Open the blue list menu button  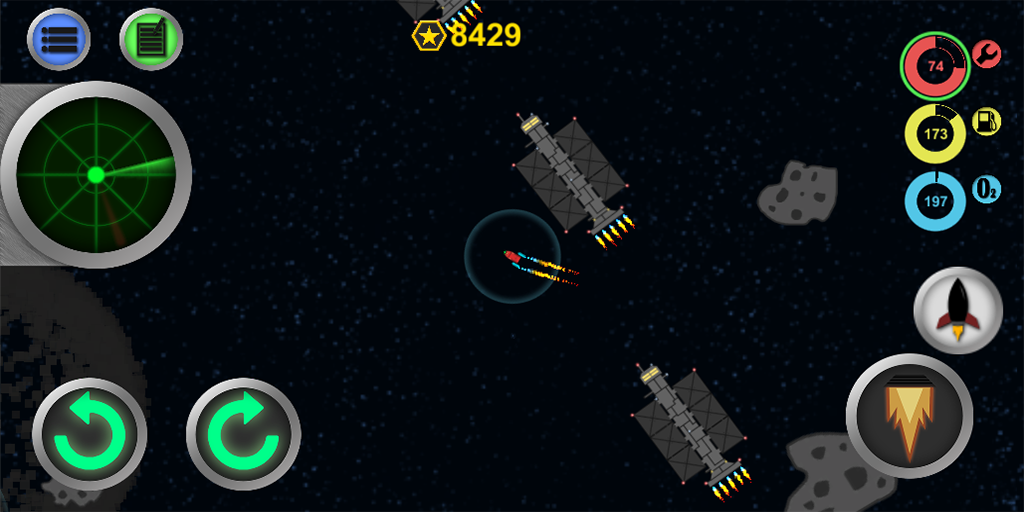tap(59, 39)
